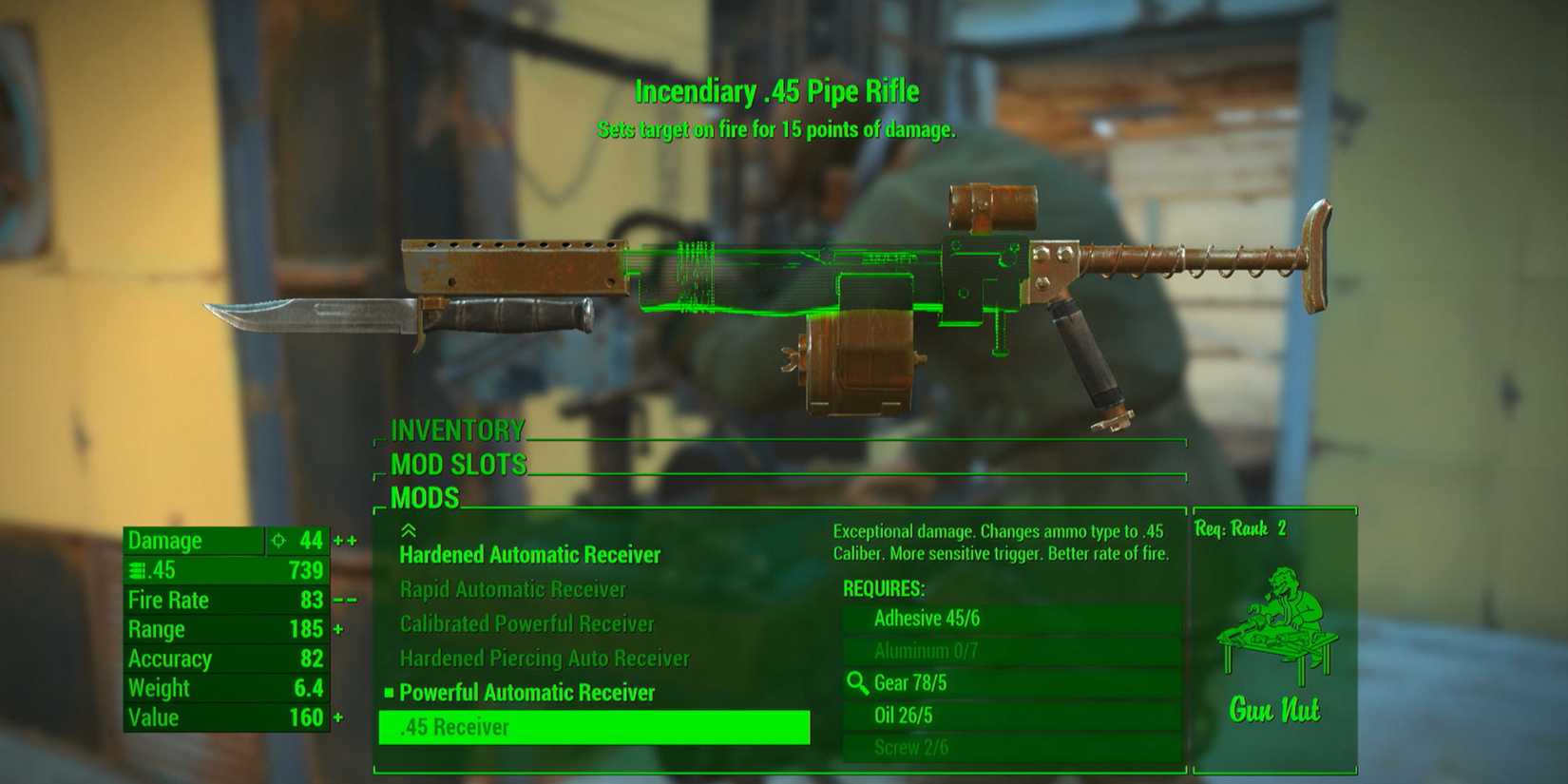The width and height of the screenshot is (1568, 784).
Task: Click the + indicator next to Value stat
Action: point(339,717)
